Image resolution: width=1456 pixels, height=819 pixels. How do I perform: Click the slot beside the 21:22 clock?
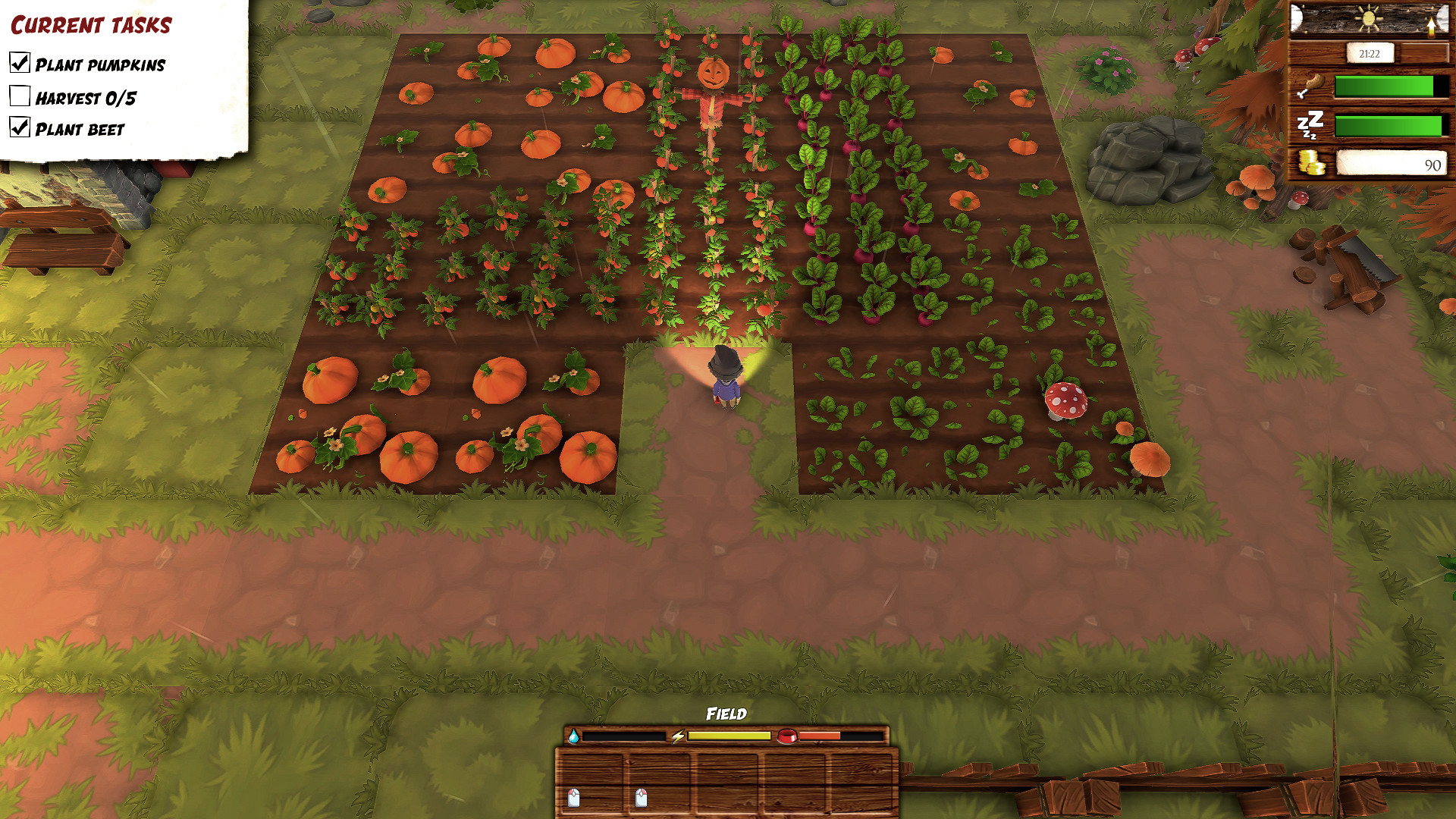tap(1424, 53)
